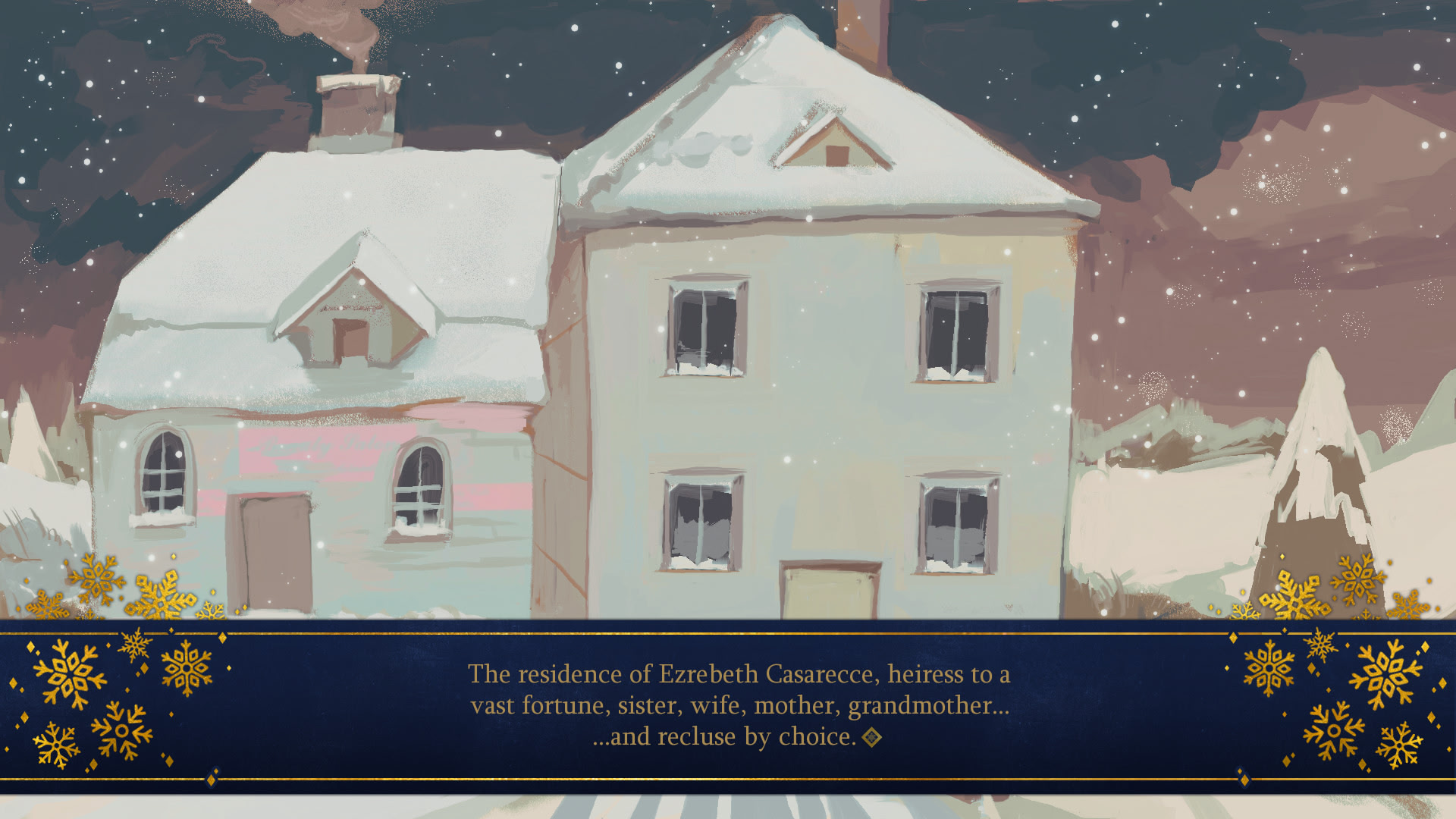This screenshot has height=819, width=1456.
Task: Click the front door of the main house
Action: 828,591
